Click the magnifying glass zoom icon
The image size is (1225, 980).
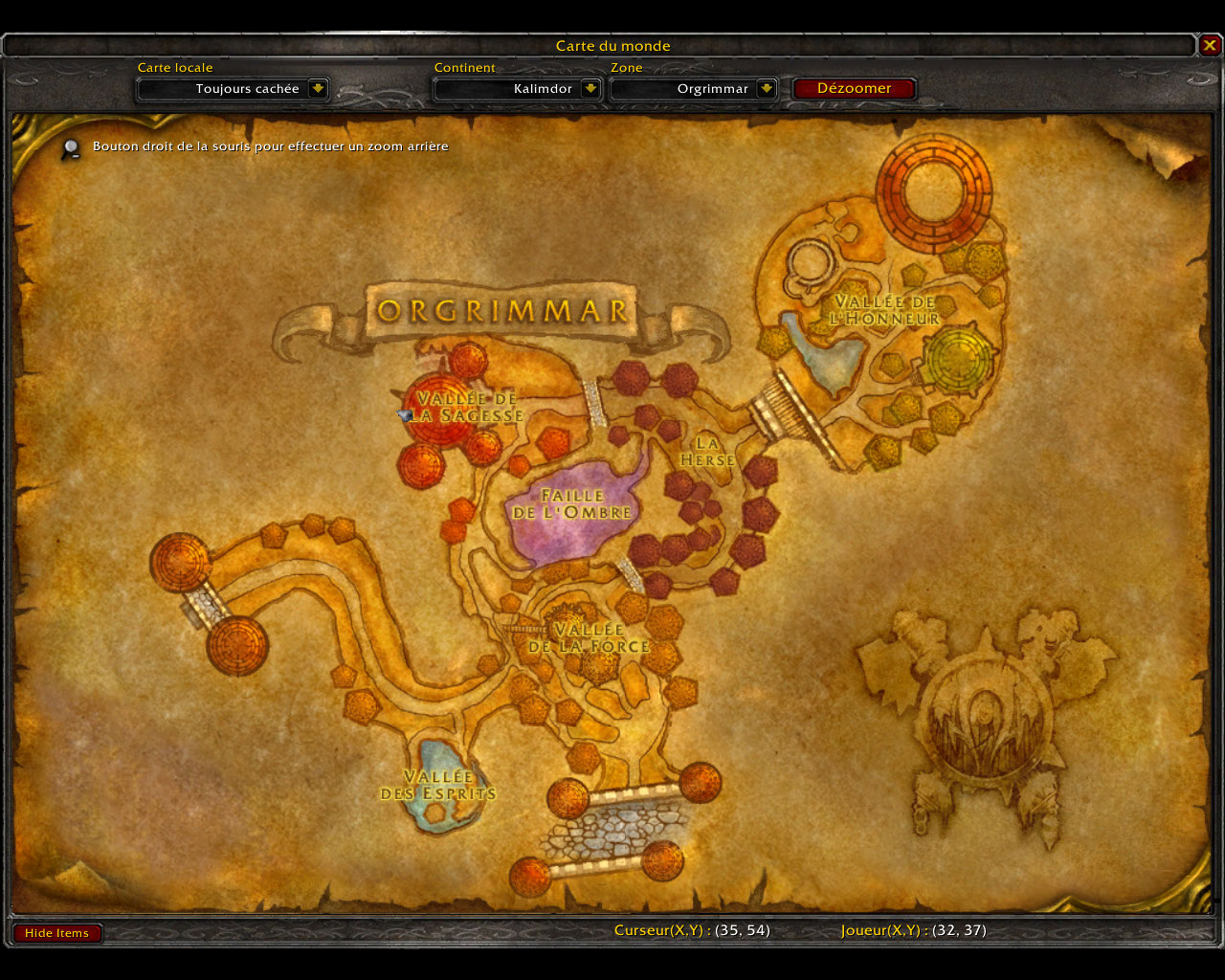coord(71,148)
